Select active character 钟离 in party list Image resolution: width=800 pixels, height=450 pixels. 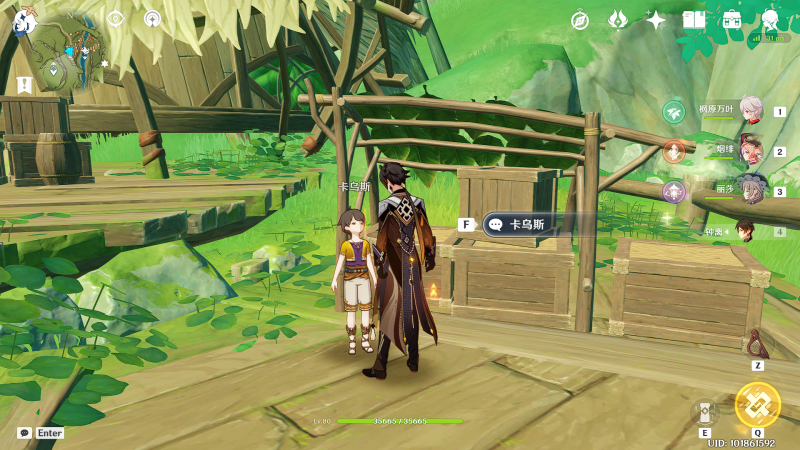click(746, 230)
